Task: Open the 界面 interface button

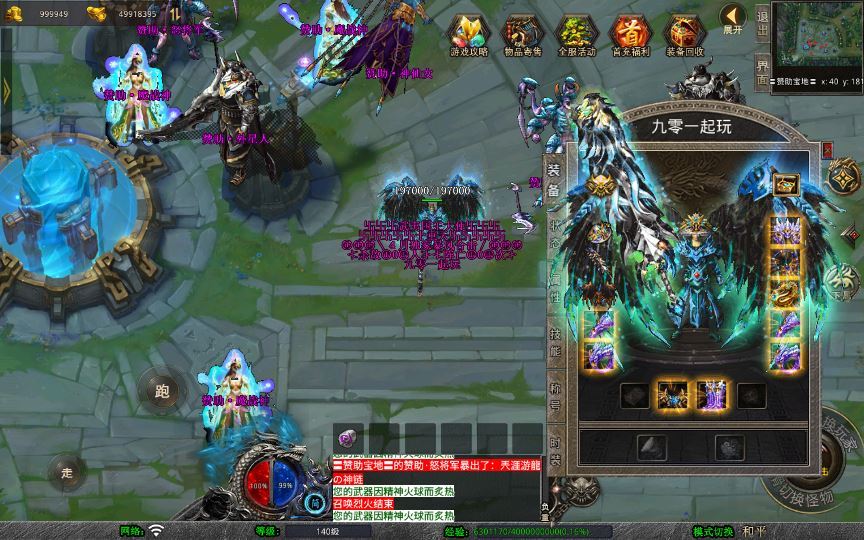Action: tap(763, 72)
